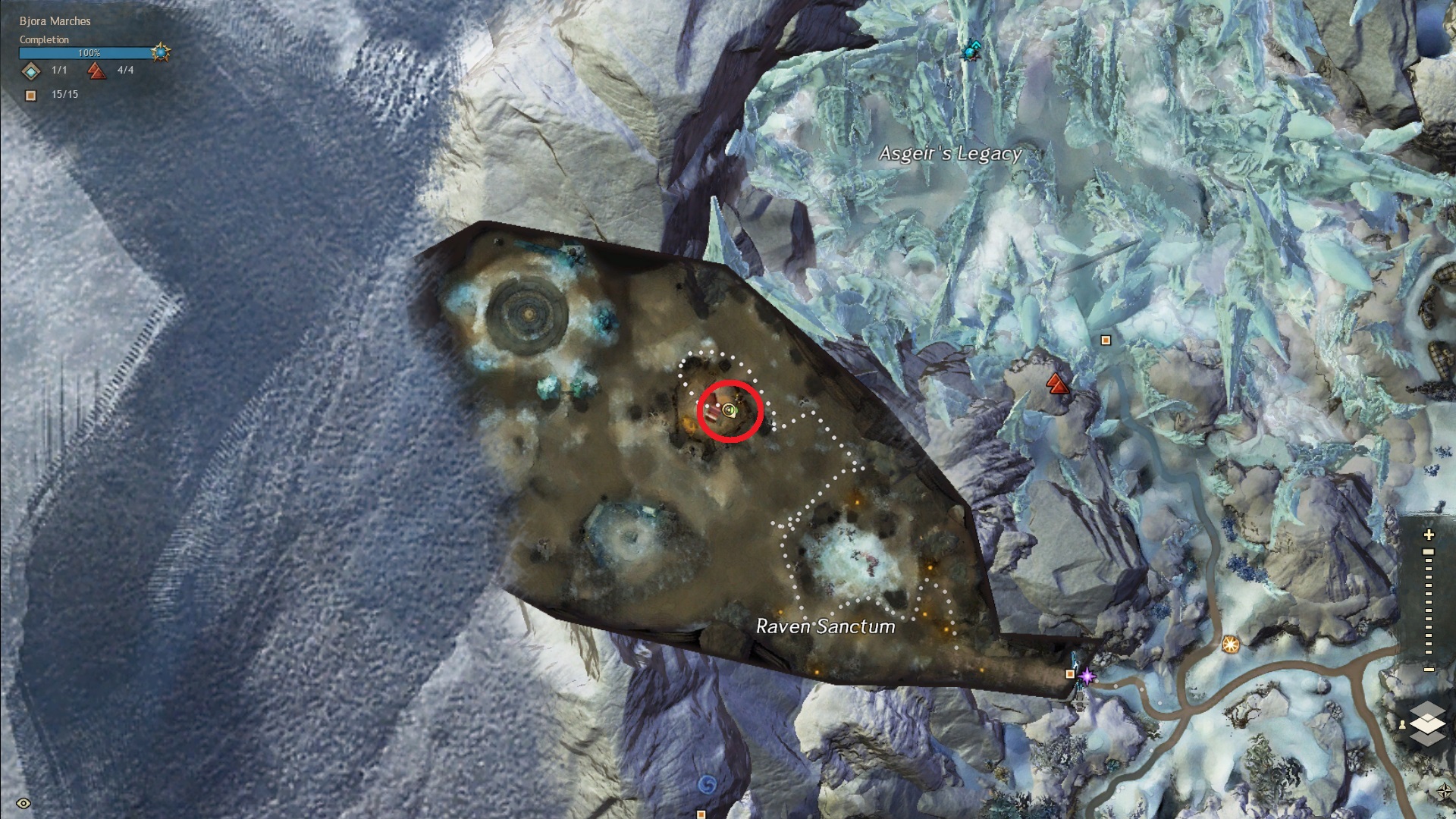
Task: Select the red mastery insight marker on map
Action: pos(1057,384)
